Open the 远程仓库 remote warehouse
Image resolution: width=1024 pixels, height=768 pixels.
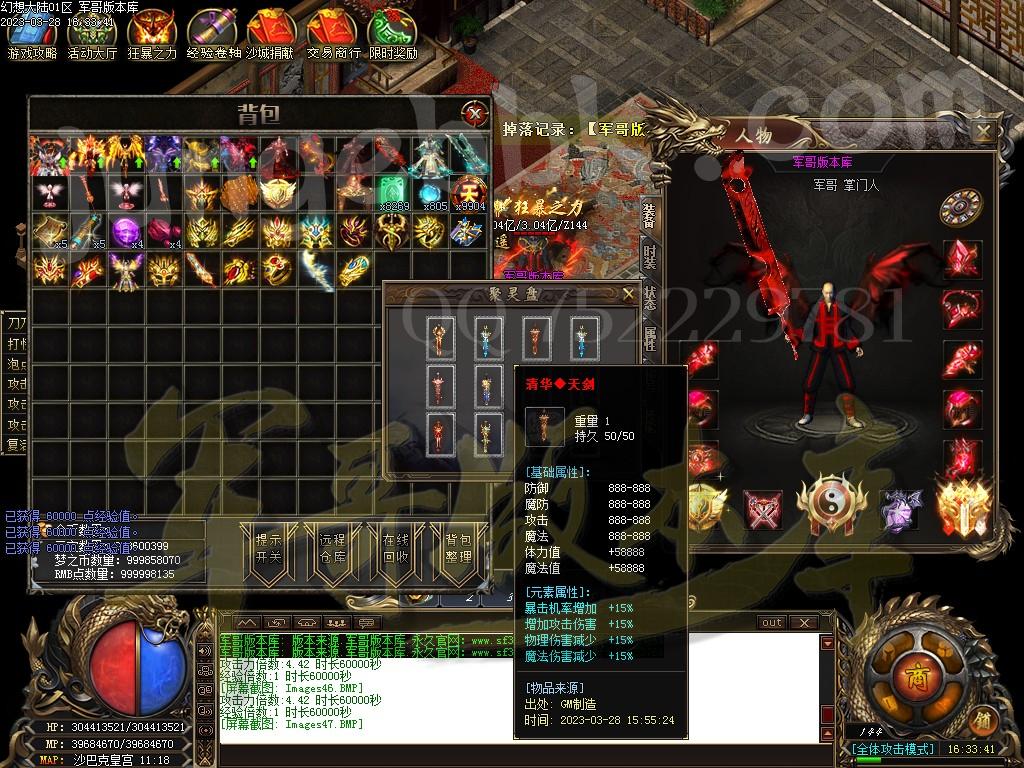332,548
